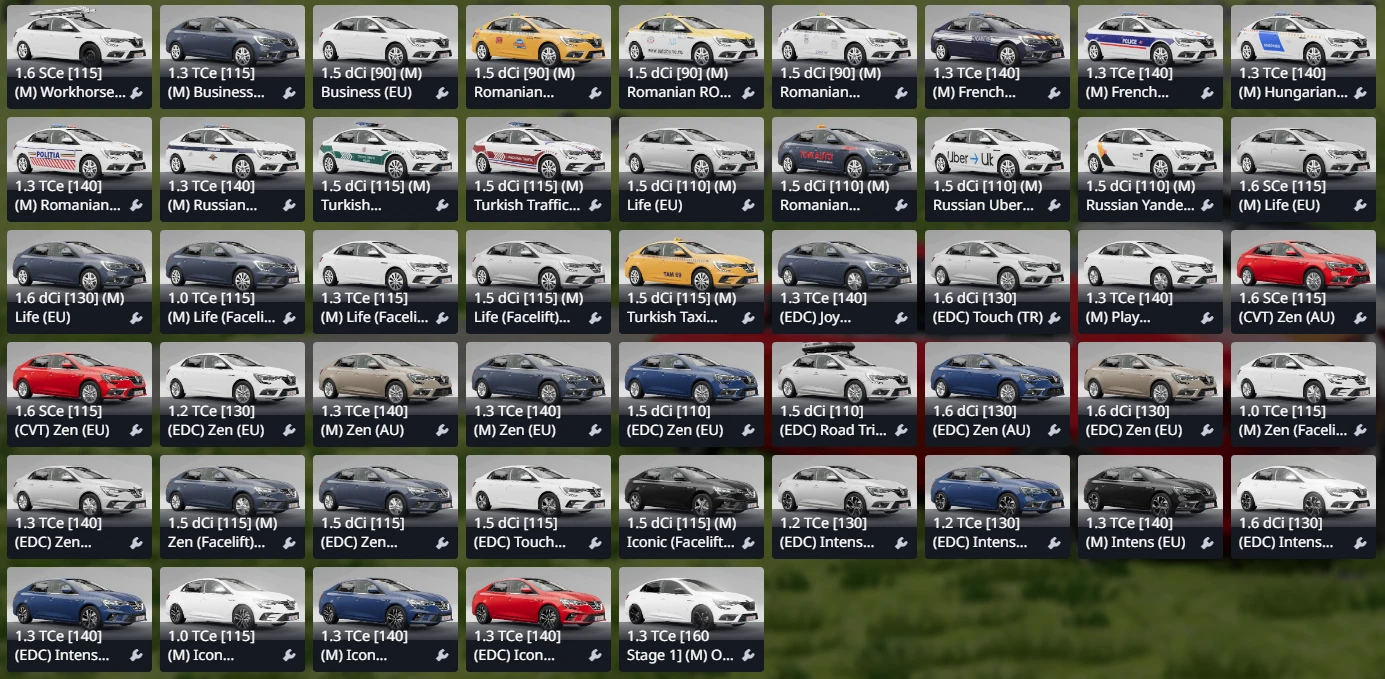Select the Turkish Traffic police car tile
This screenshot has height=679, width=1385.
pyautogui.click(x=538, y=169)
